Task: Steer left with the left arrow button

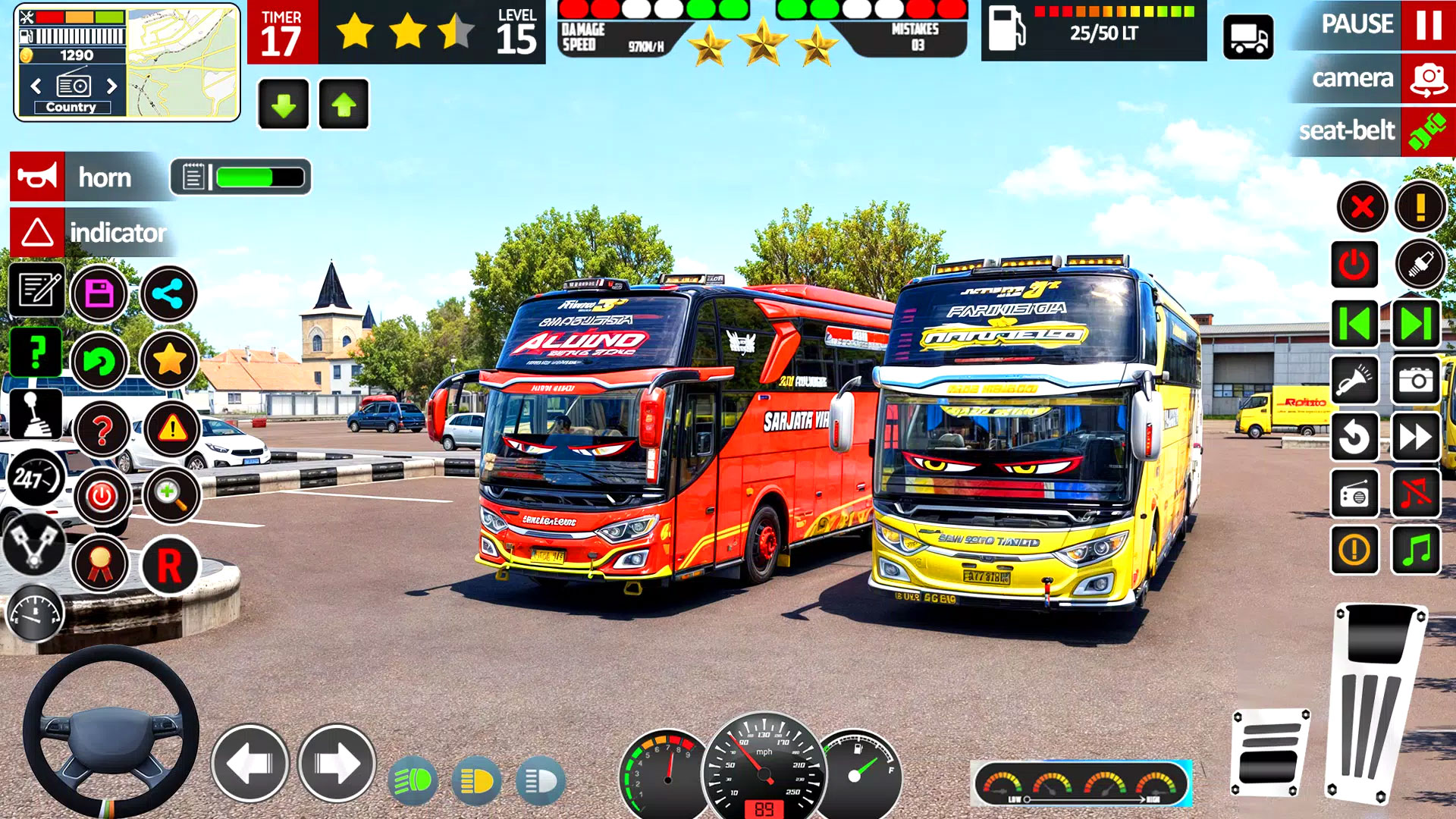Action: pos(249,763)
